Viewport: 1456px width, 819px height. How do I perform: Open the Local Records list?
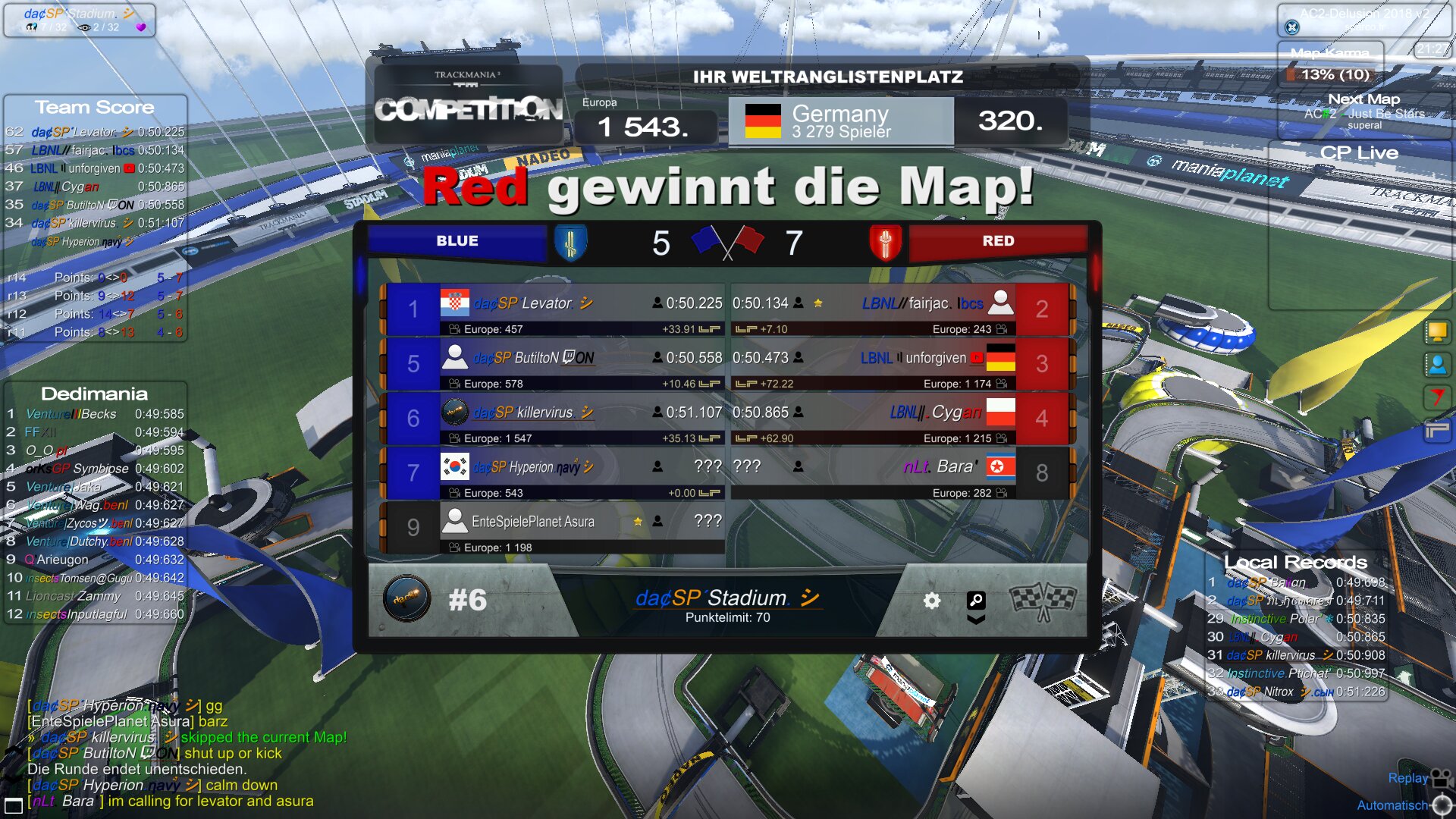click(x=1295, y=562)
